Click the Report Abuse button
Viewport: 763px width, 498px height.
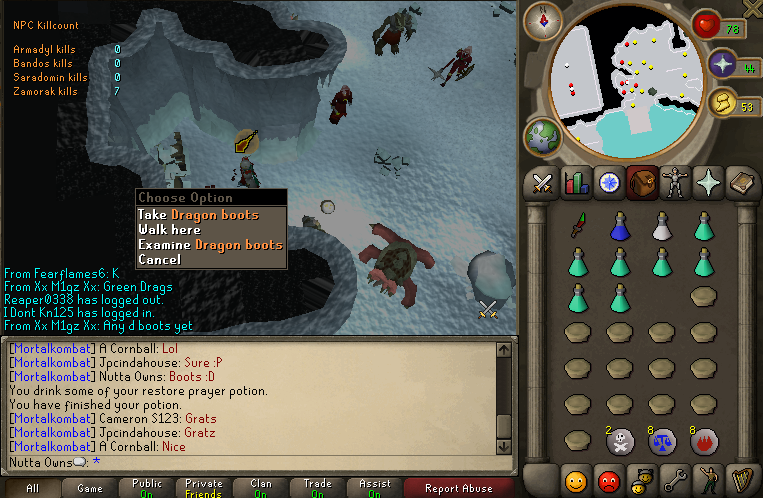click(458, 489)
